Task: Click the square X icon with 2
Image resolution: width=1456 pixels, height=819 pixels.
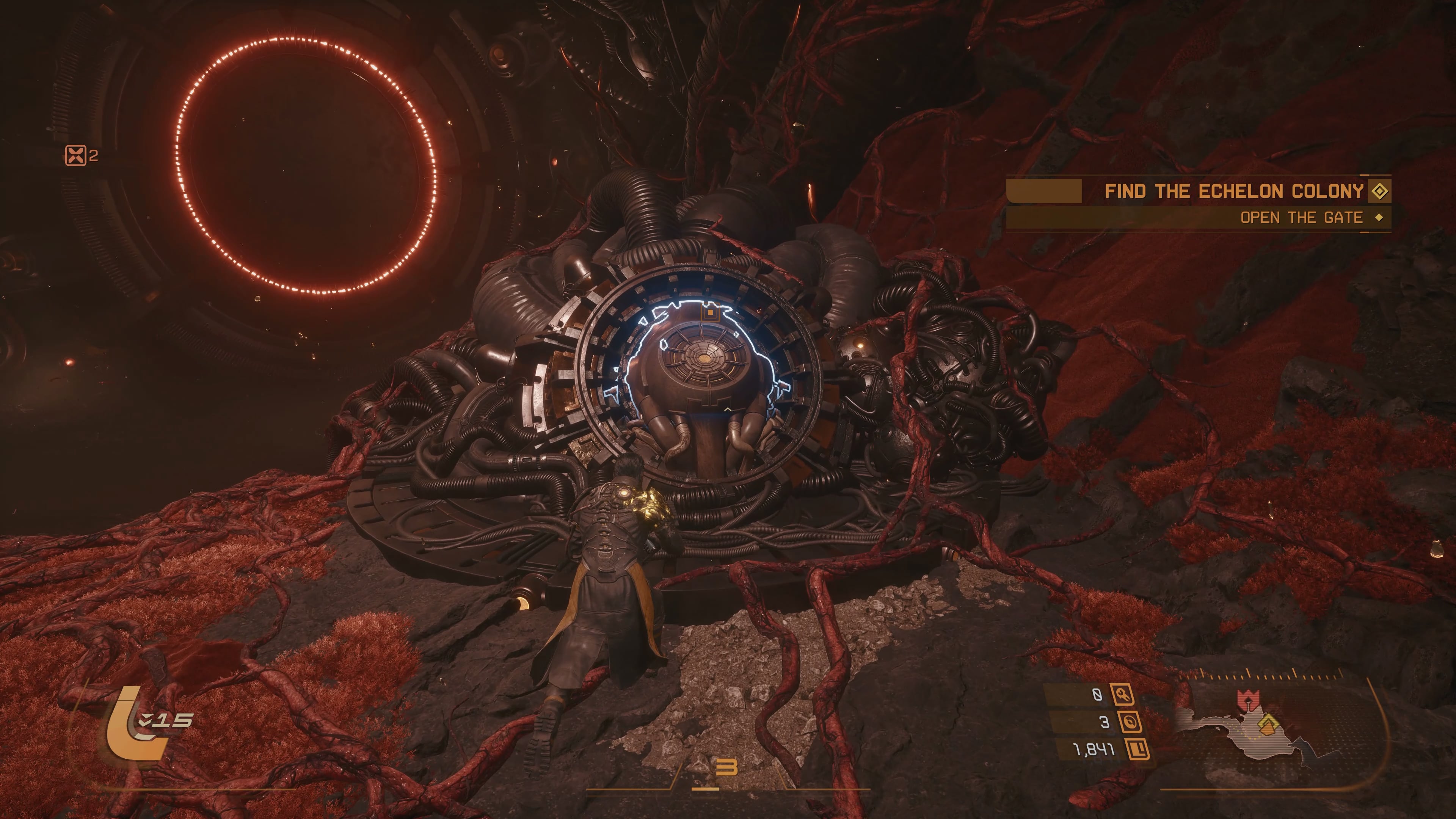Action: point(76,155)
